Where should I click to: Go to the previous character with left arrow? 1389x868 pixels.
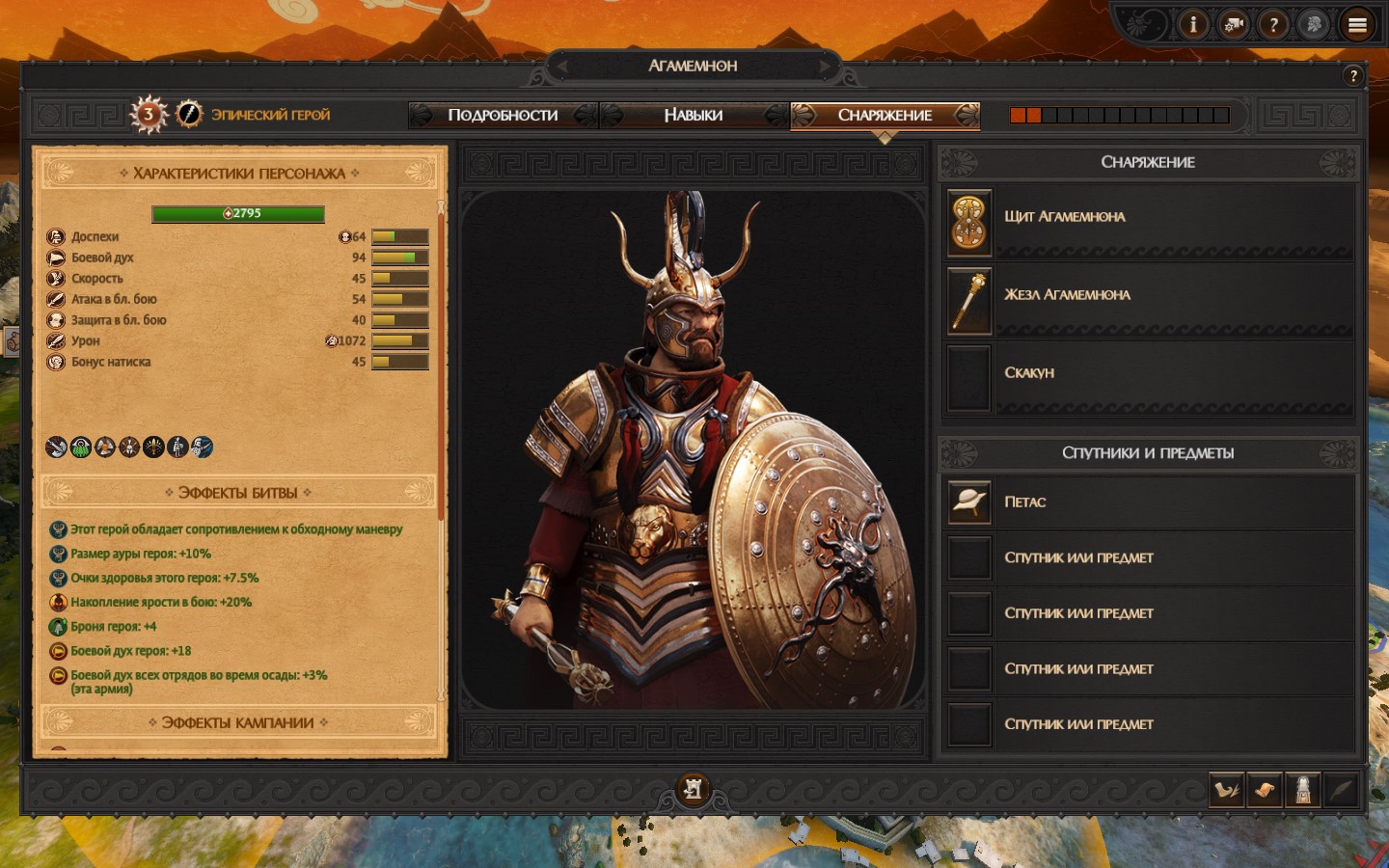(x=562, y=66)
